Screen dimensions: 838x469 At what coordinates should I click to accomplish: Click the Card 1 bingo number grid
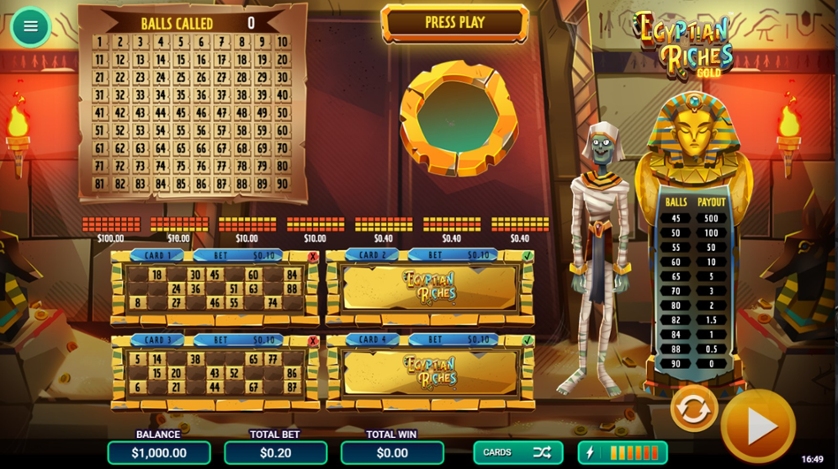[215, 288]
